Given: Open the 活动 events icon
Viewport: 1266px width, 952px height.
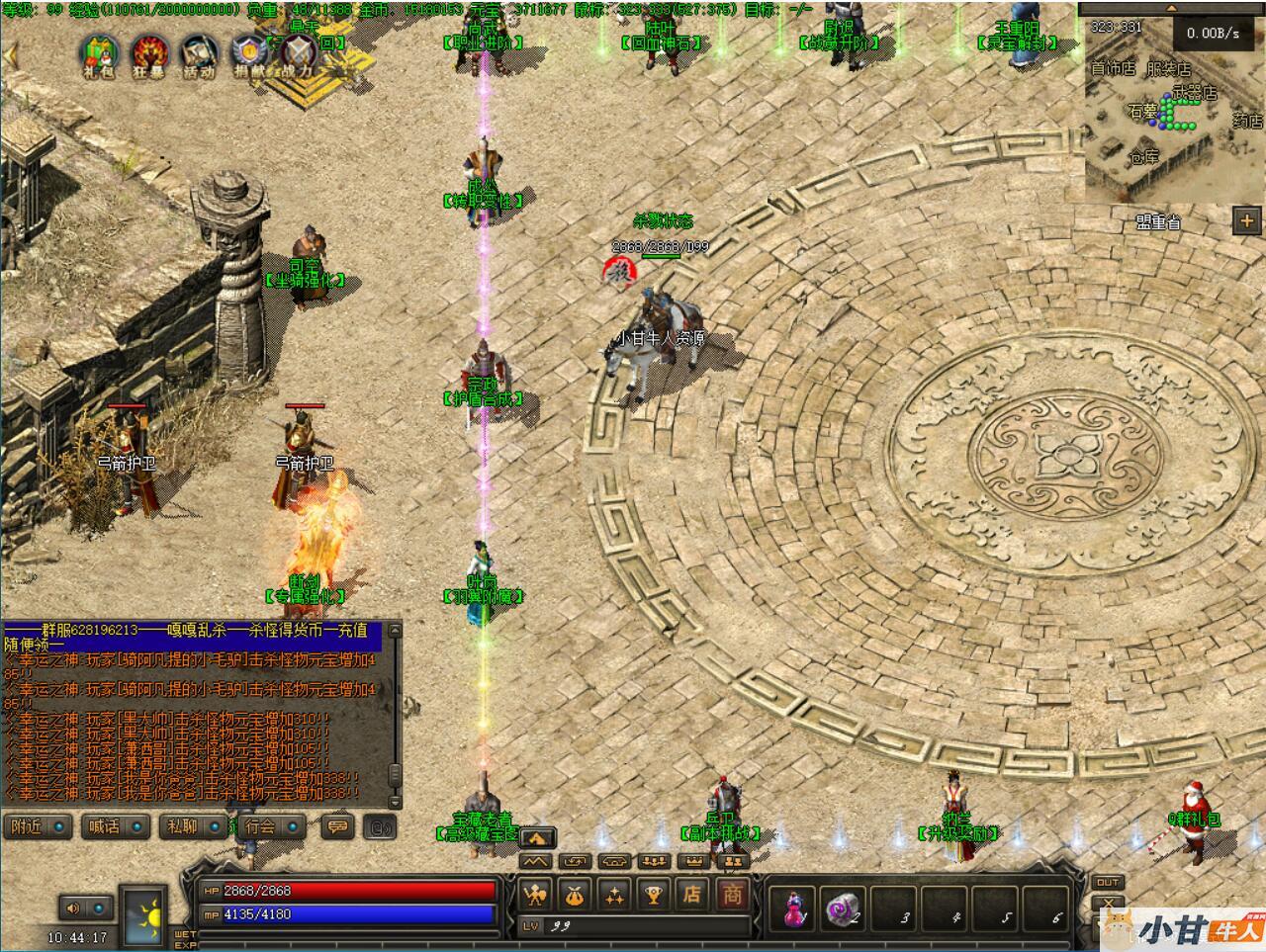Looking at the screenshot, I should click(x=200, y=54).
